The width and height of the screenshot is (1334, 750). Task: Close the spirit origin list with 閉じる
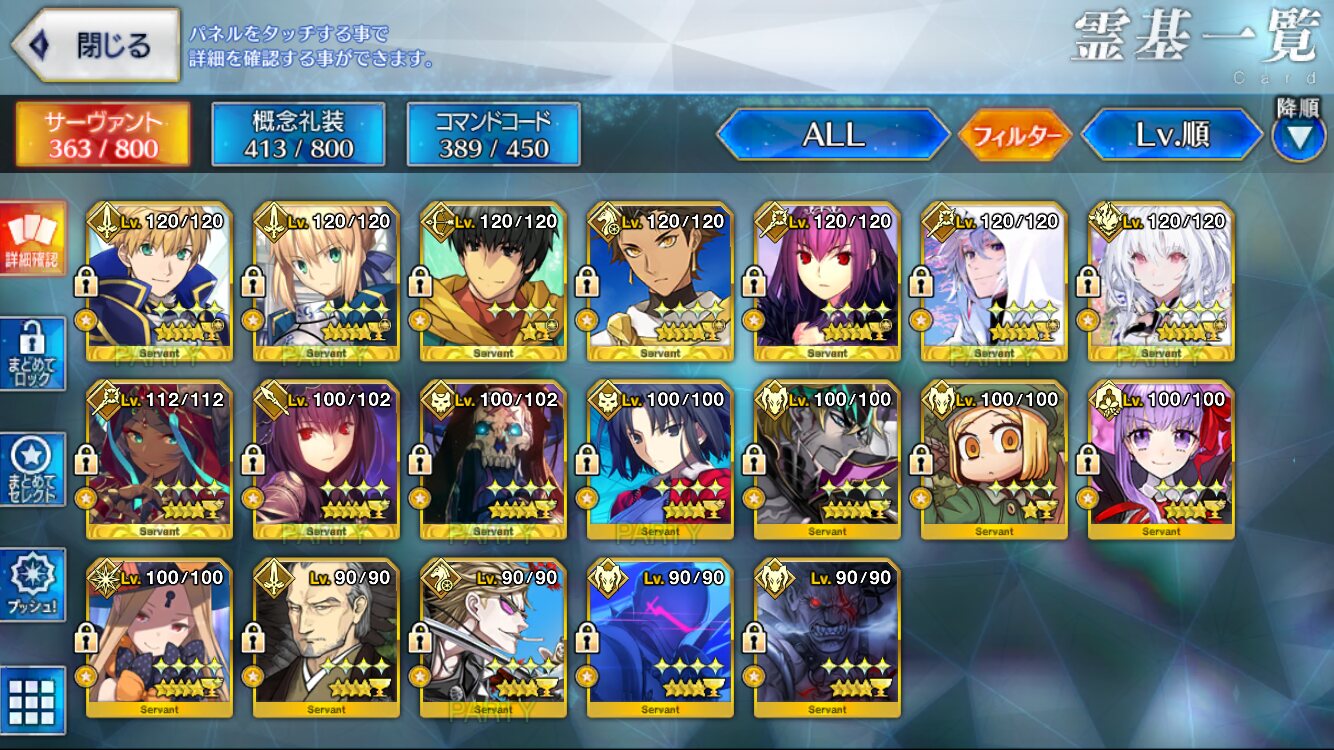[96, 45]
